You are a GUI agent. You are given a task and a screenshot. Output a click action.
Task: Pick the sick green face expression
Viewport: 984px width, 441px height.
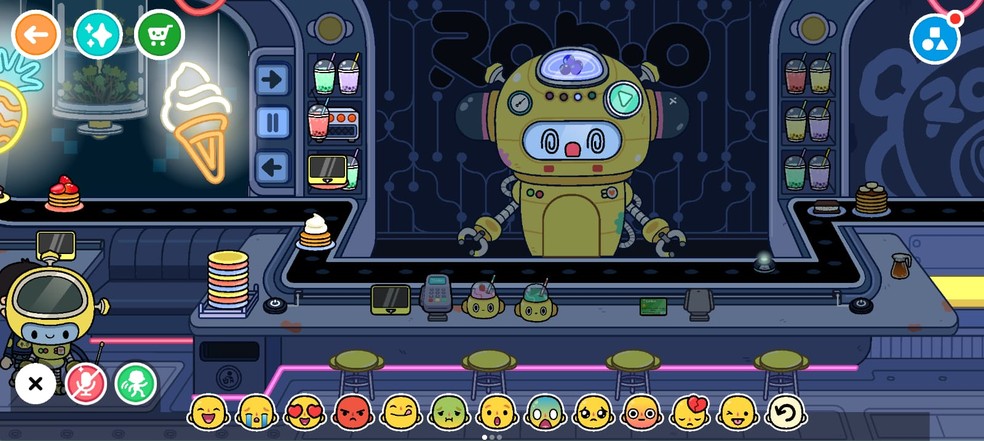[449, 412]
